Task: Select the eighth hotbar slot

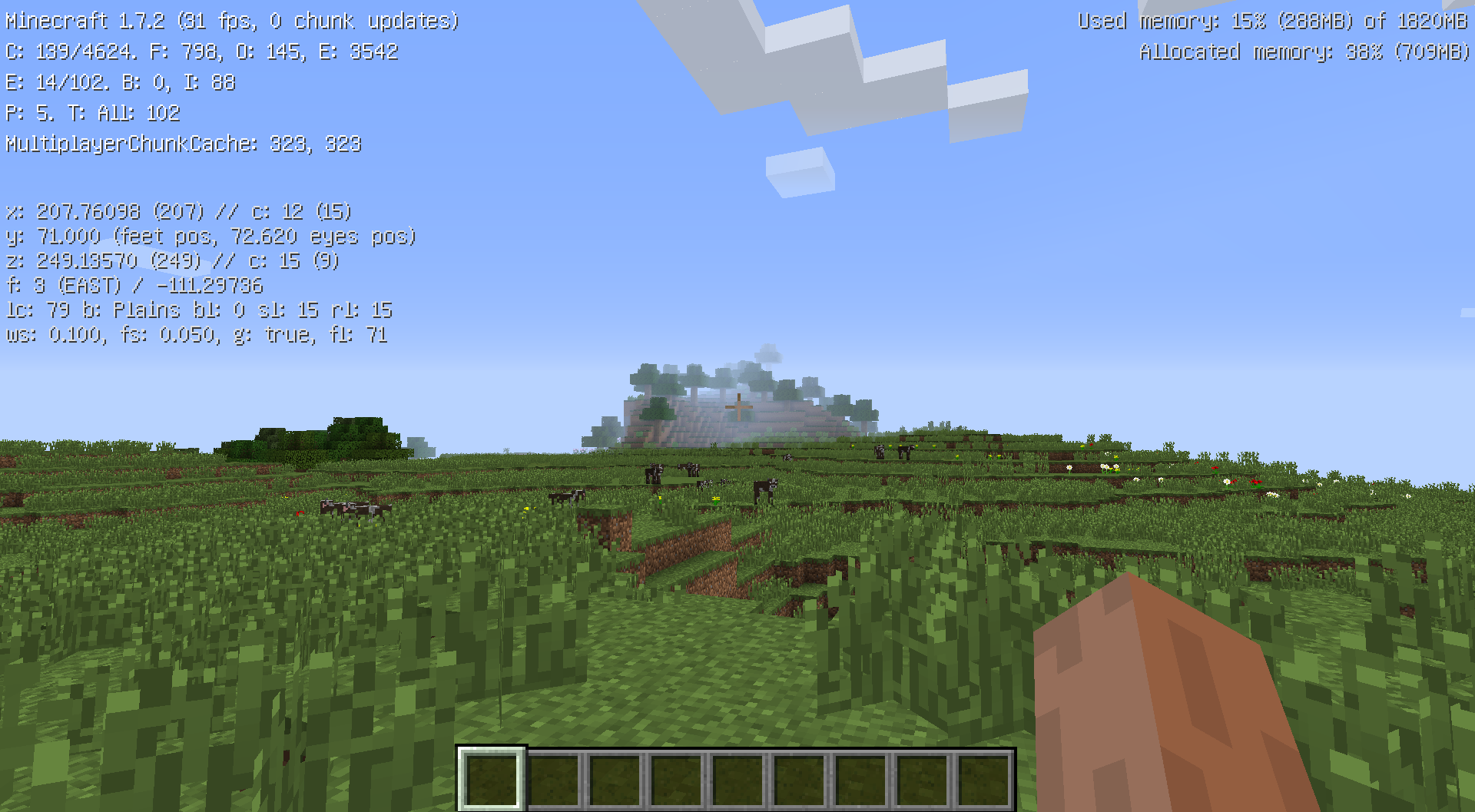Action: click(x=922, y=777)
